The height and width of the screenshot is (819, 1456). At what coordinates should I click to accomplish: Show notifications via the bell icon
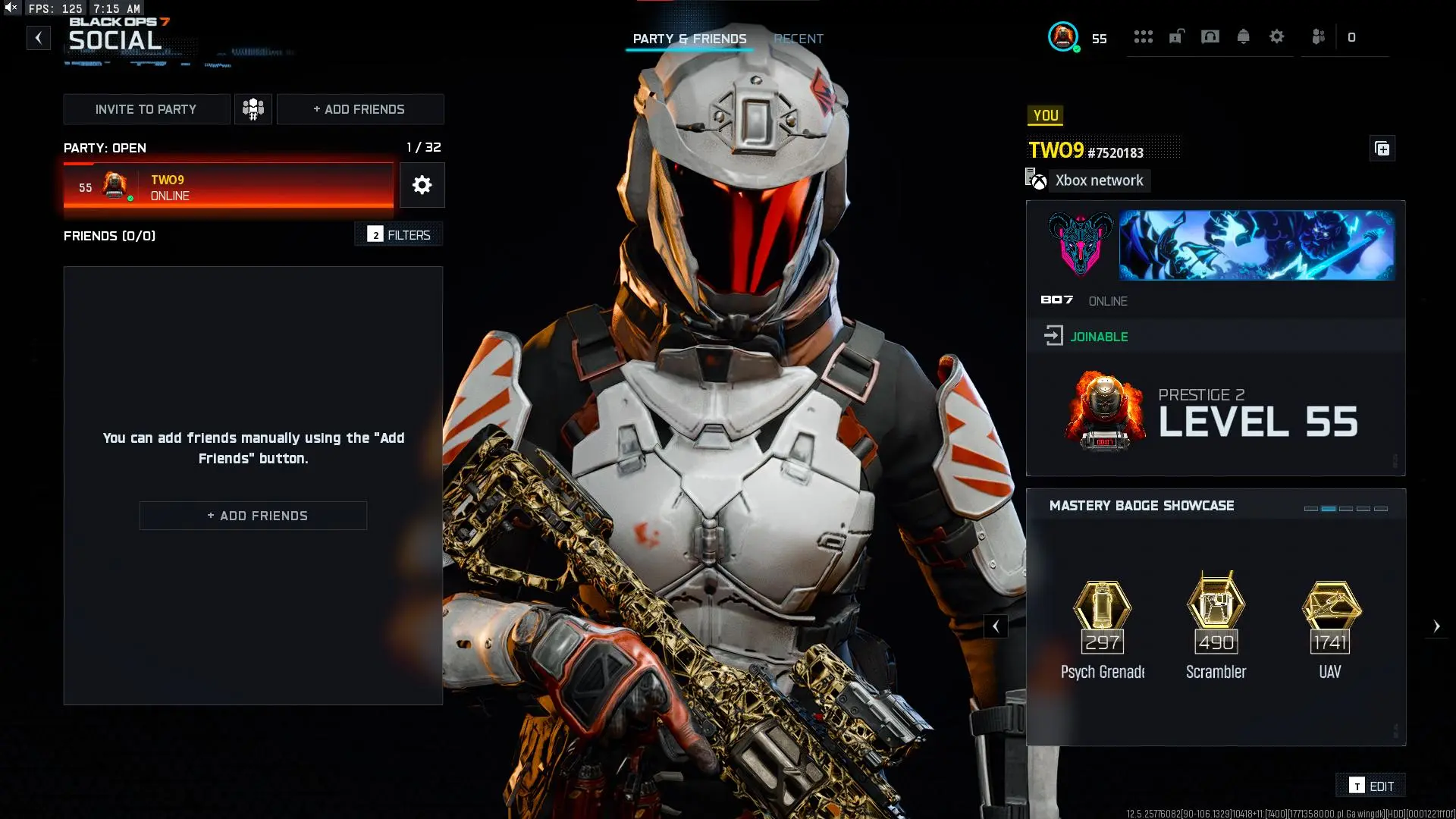coord(1244,36)
